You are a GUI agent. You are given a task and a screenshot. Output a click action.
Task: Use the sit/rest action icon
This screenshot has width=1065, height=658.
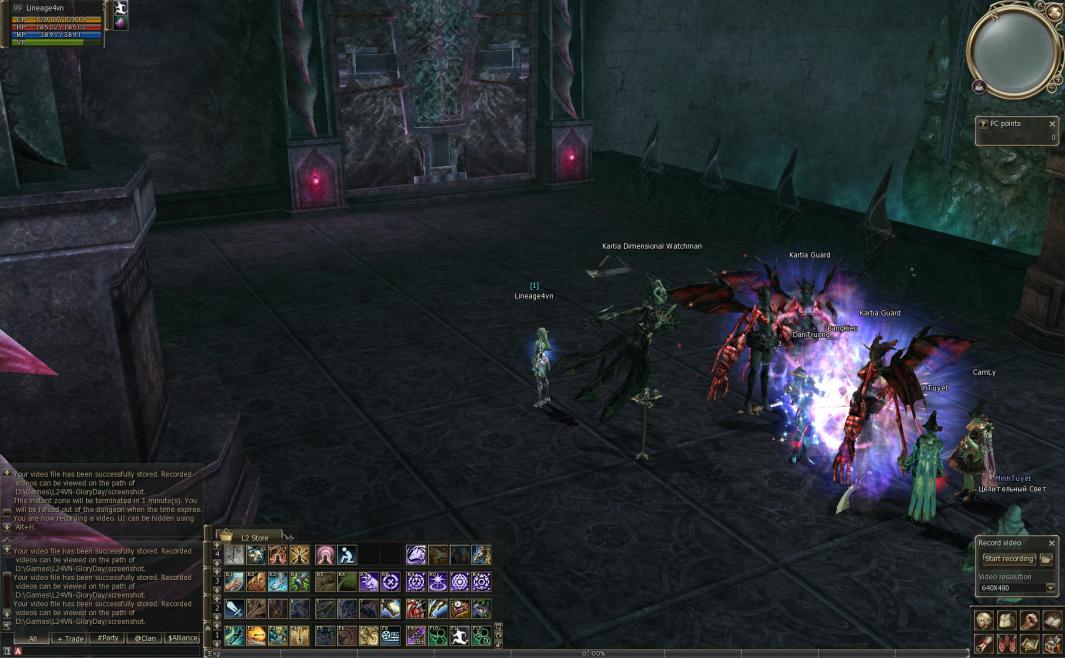coord(346,555)
